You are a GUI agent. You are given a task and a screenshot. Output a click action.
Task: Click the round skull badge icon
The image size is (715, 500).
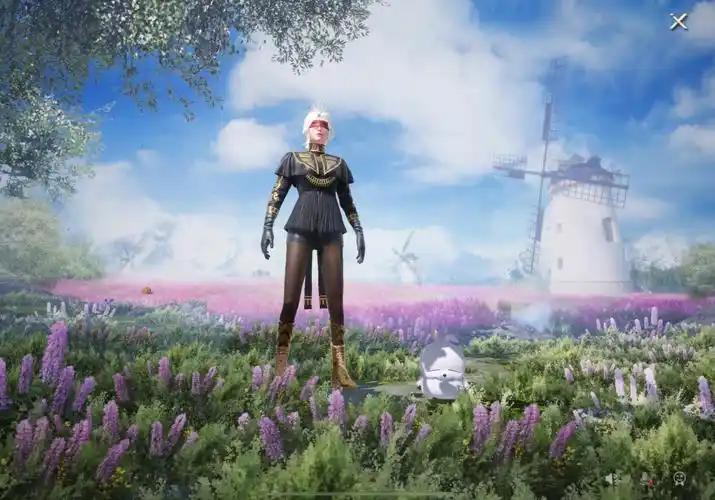[x=680, y=478]
